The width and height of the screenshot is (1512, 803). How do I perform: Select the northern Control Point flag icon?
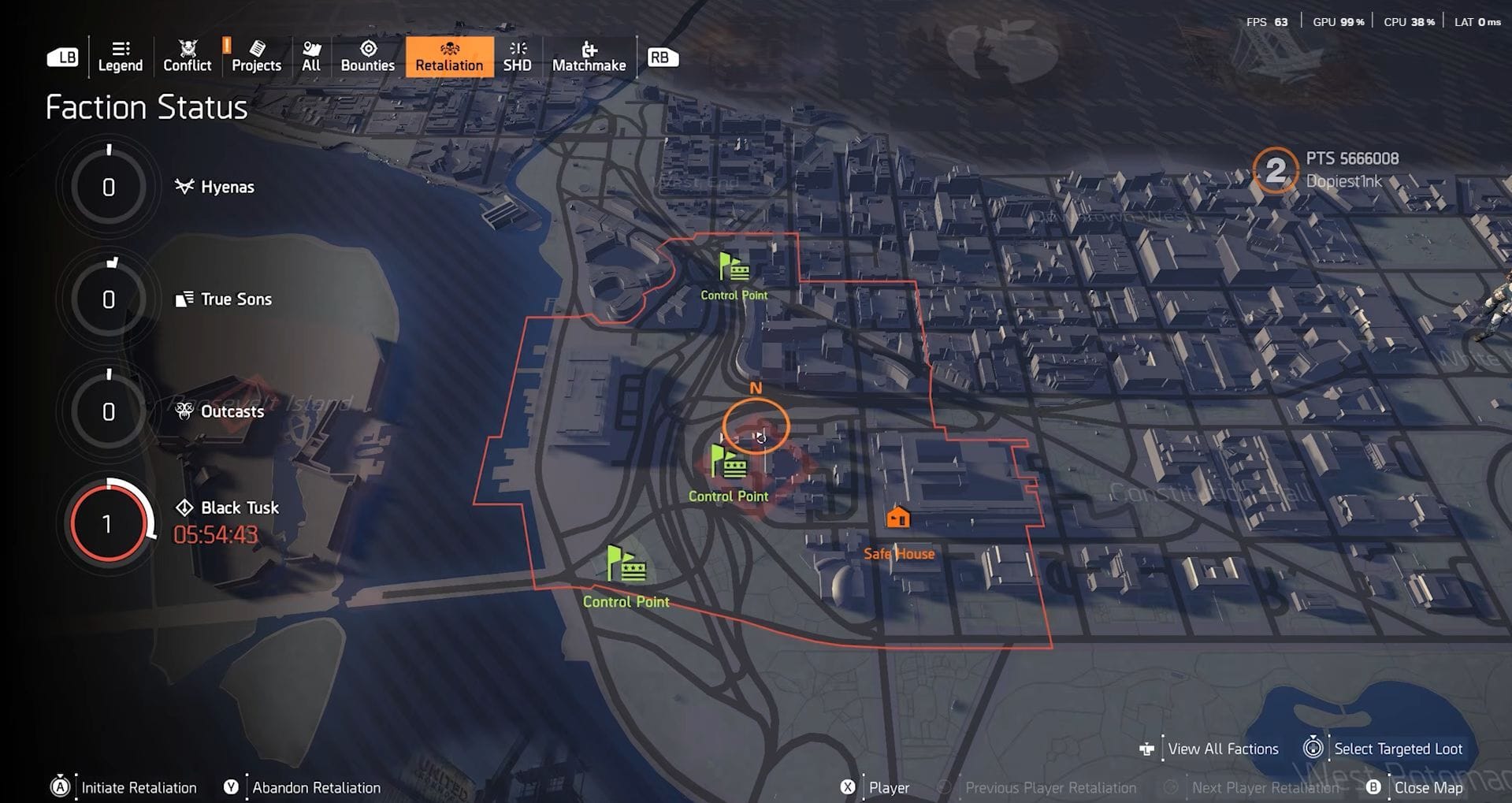click(x=733, y=267)
